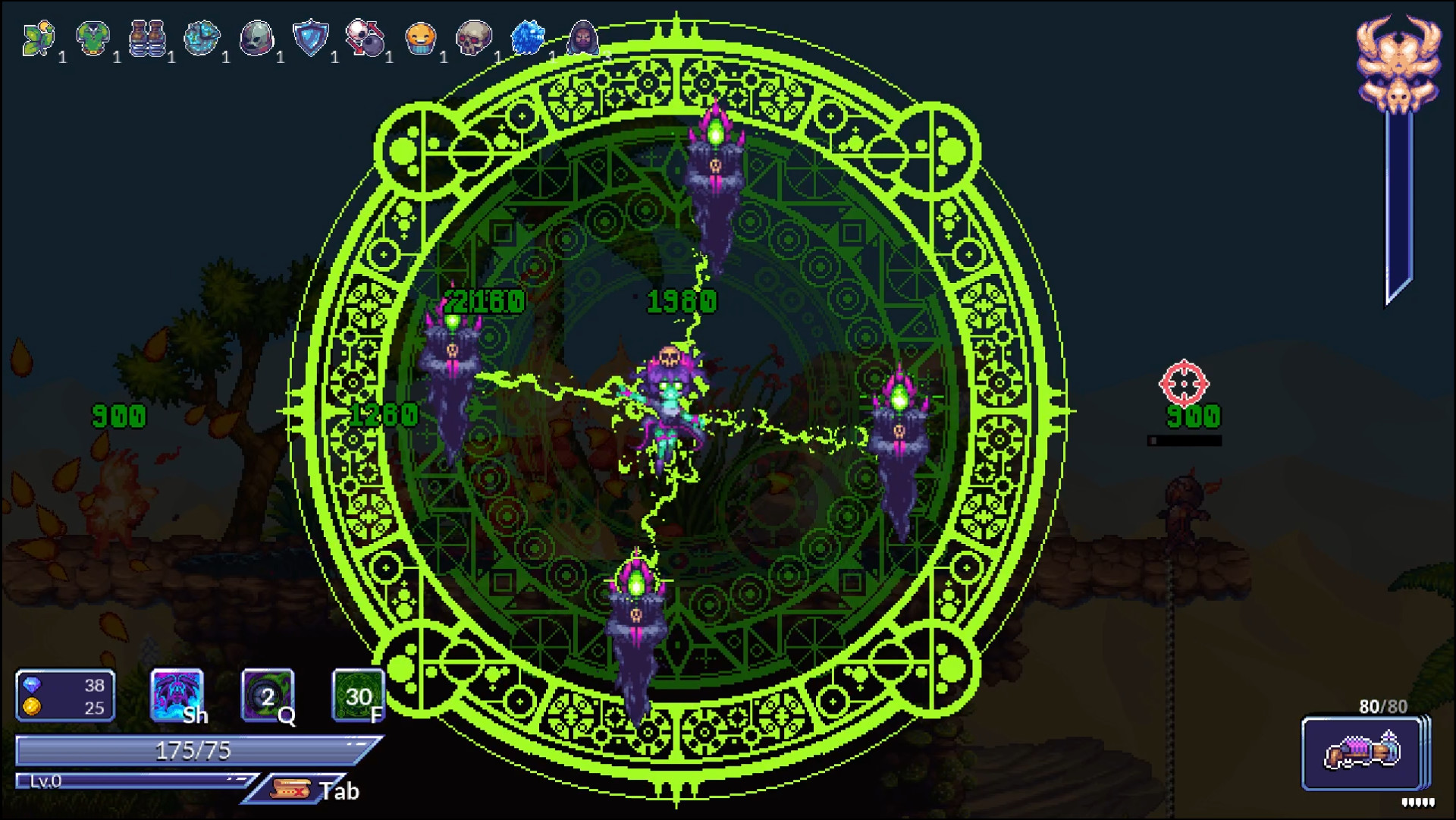The width and height of the screenshot is (1456, 820).
Task: Select the hooded figure item with count 3
Action: (x=584, y=36)
